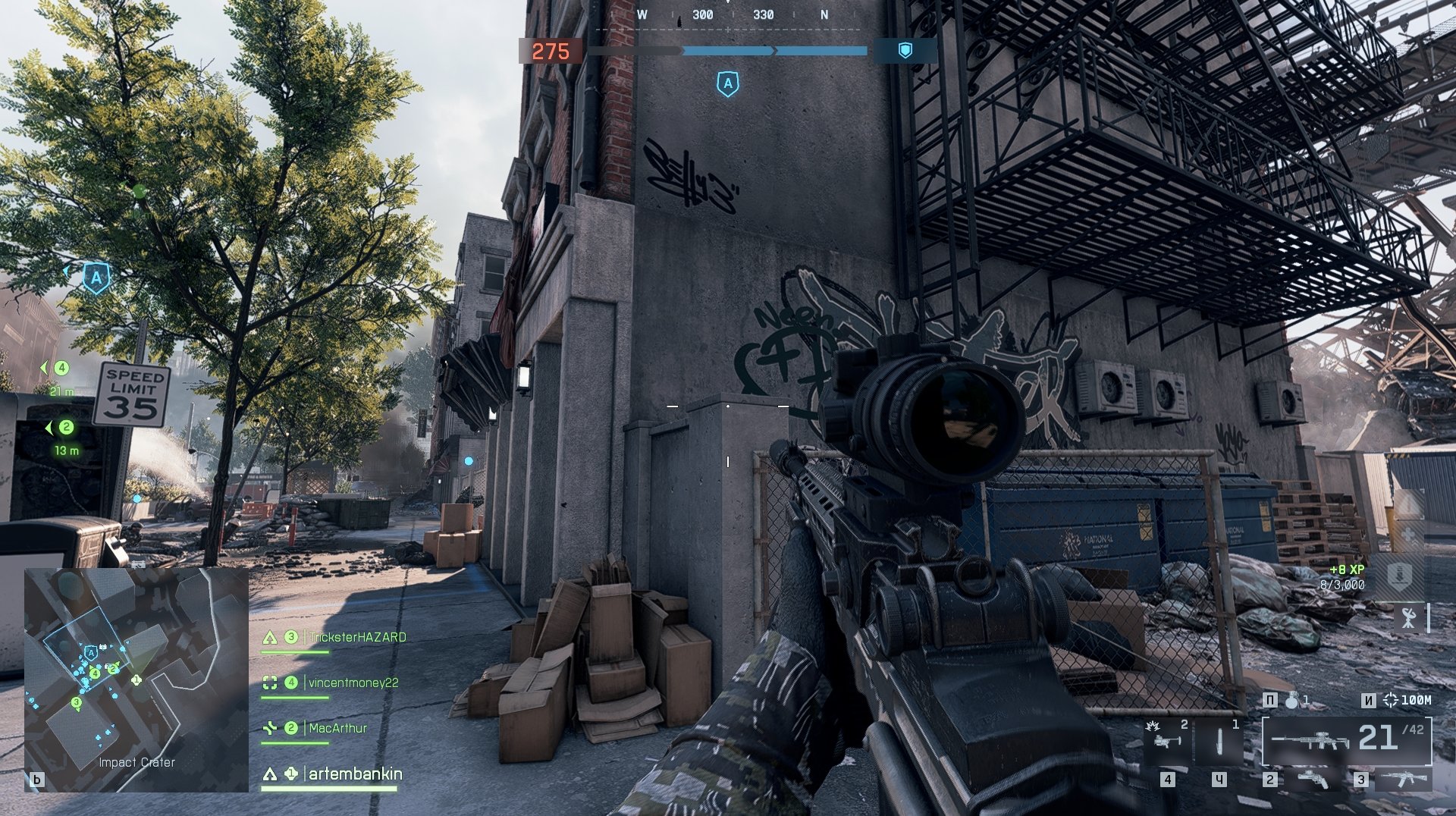Select squadmate TricksterHAZARD in squad list
Viewport: 1456px width, 816px height.
(x=356, y=638)
